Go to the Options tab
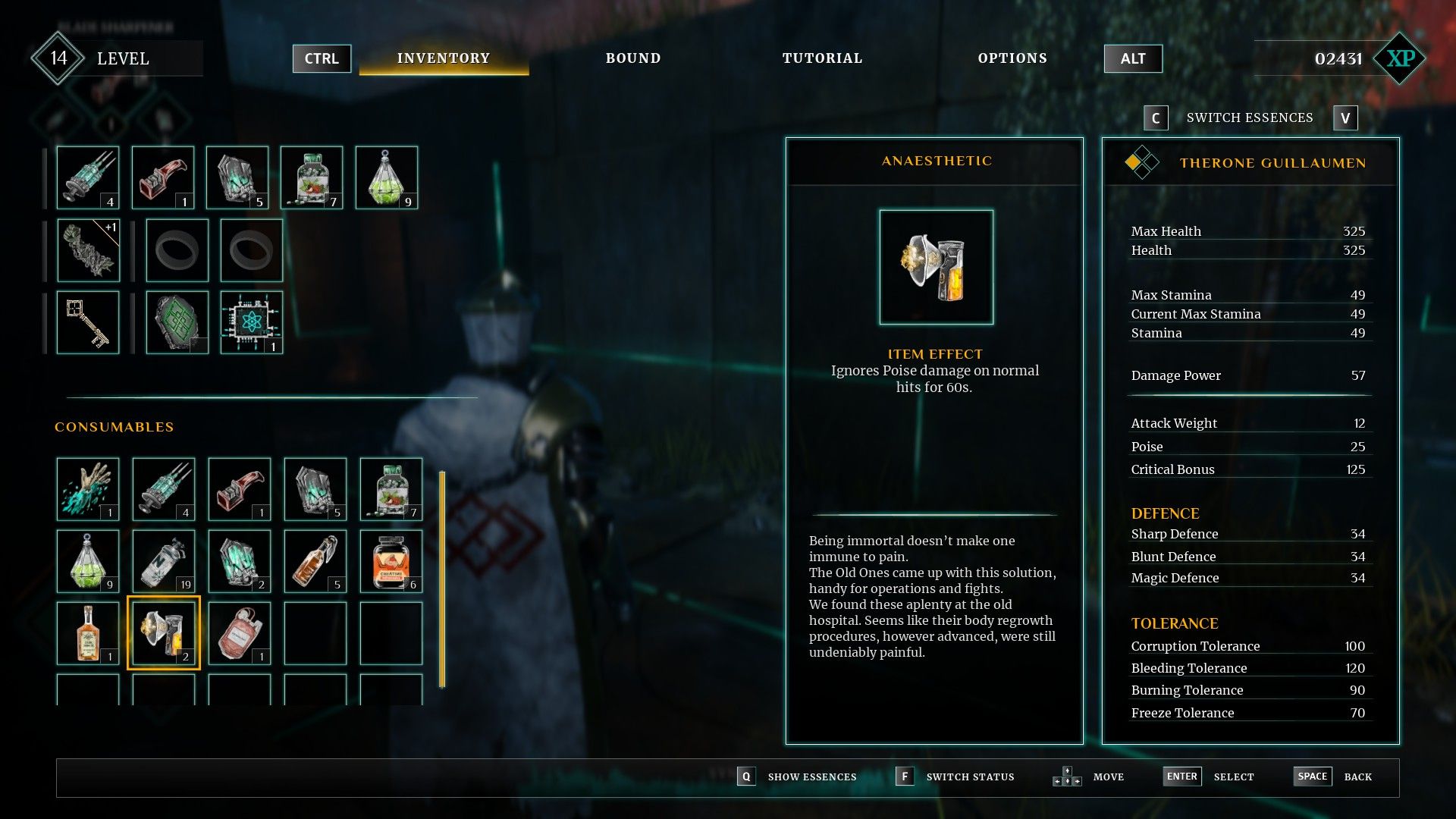 [x=1012, y=58]
